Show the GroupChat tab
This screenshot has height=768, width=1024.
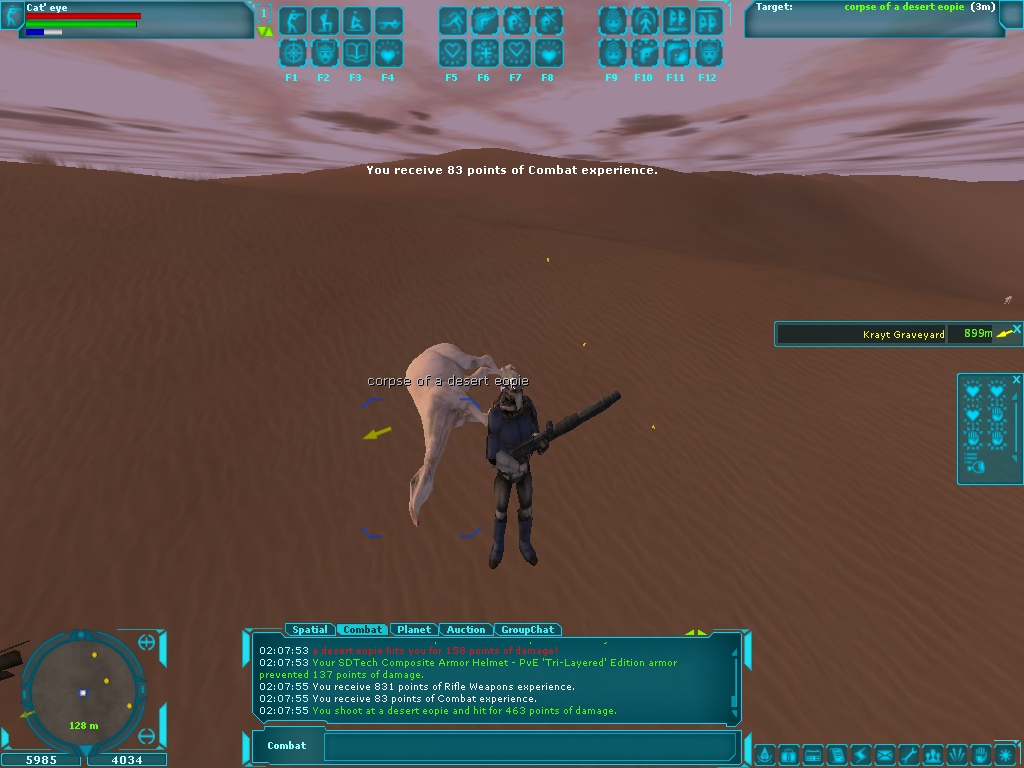527,630
